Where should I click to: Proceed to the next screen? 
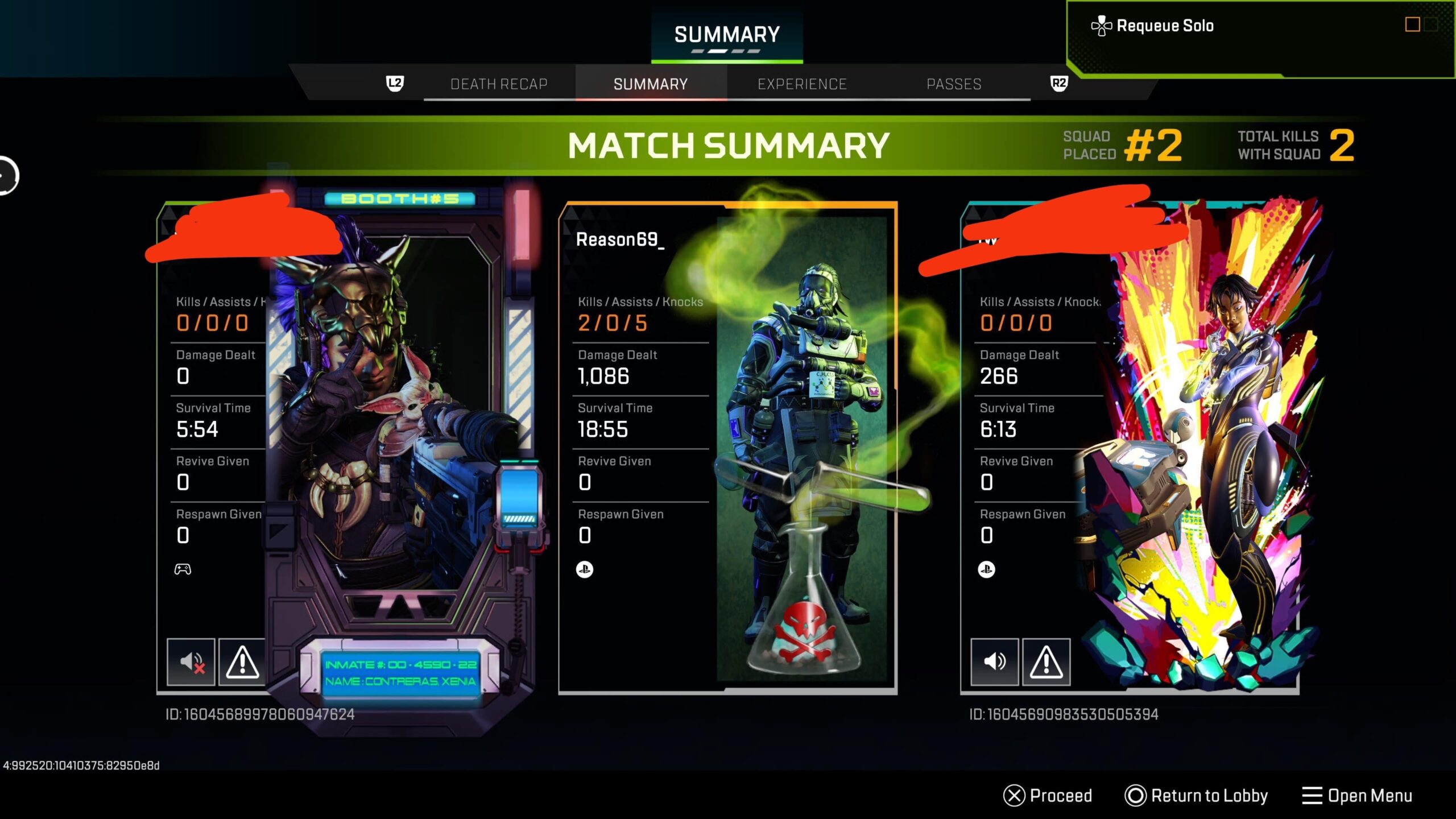click(1048, 795)
